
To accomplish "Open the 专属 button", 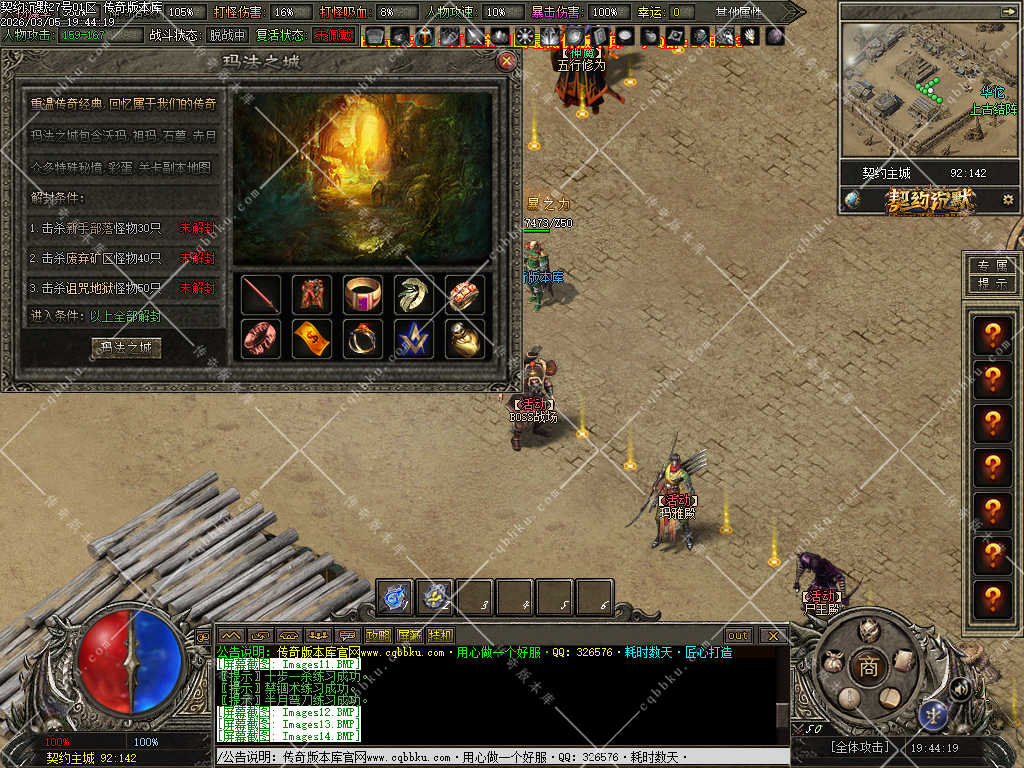I will click(x=991, y=266).
